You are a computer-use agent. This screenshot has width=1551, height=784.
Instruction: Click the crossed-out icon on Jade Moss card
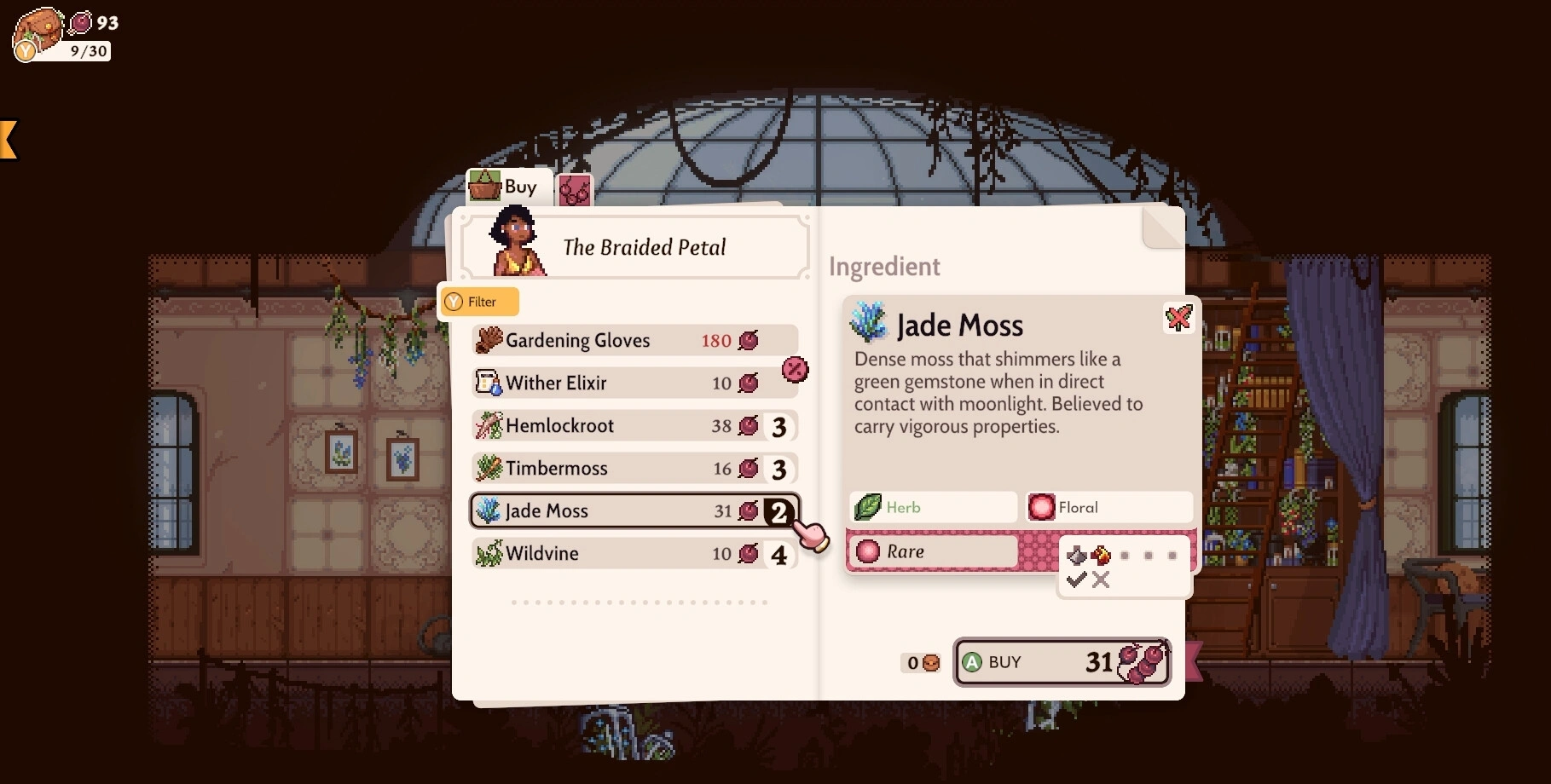(x=1178, y=318)
